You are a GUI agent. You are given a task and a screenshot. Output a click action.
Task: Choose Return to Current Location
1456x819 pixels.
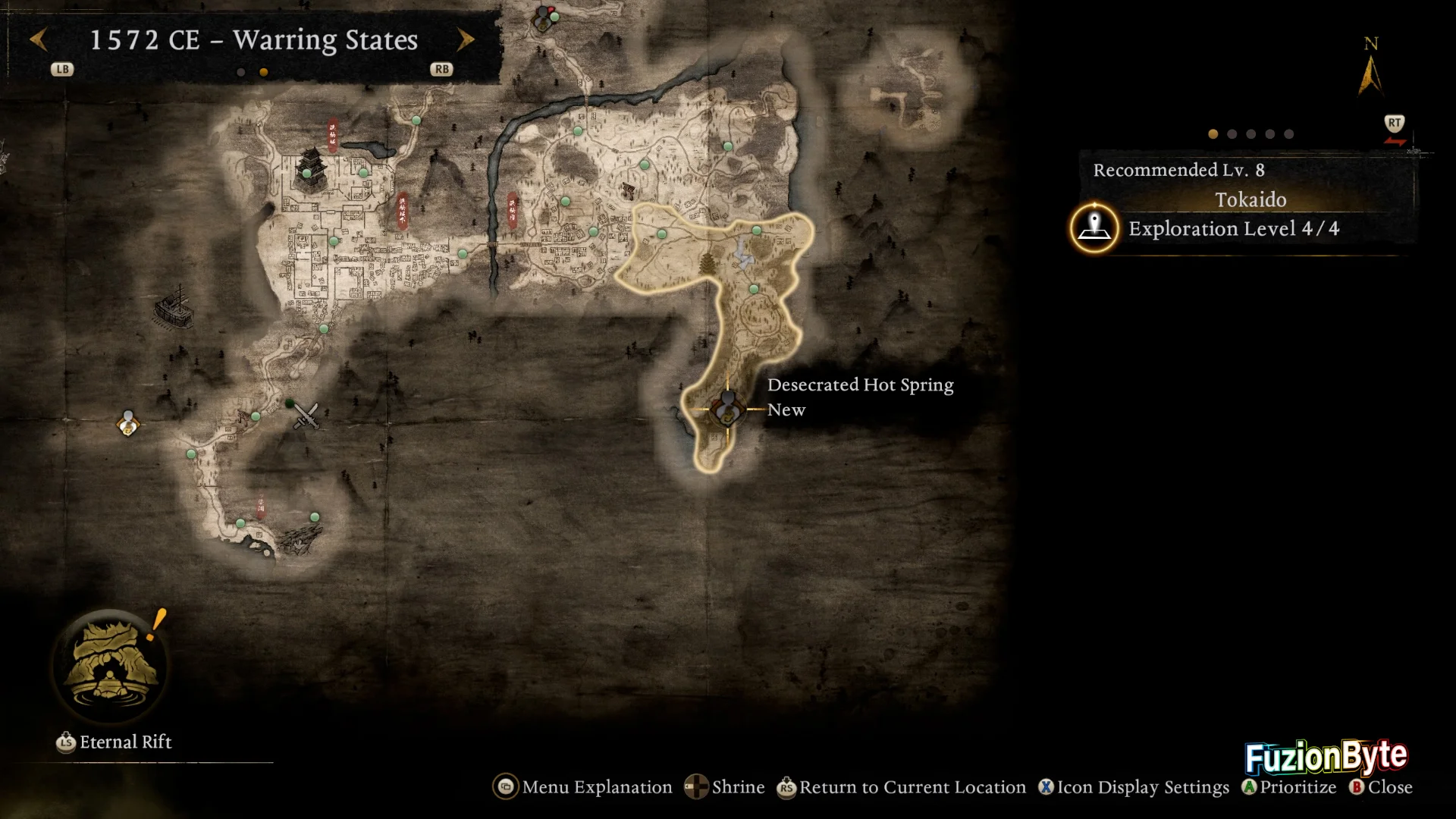(901, 787)
